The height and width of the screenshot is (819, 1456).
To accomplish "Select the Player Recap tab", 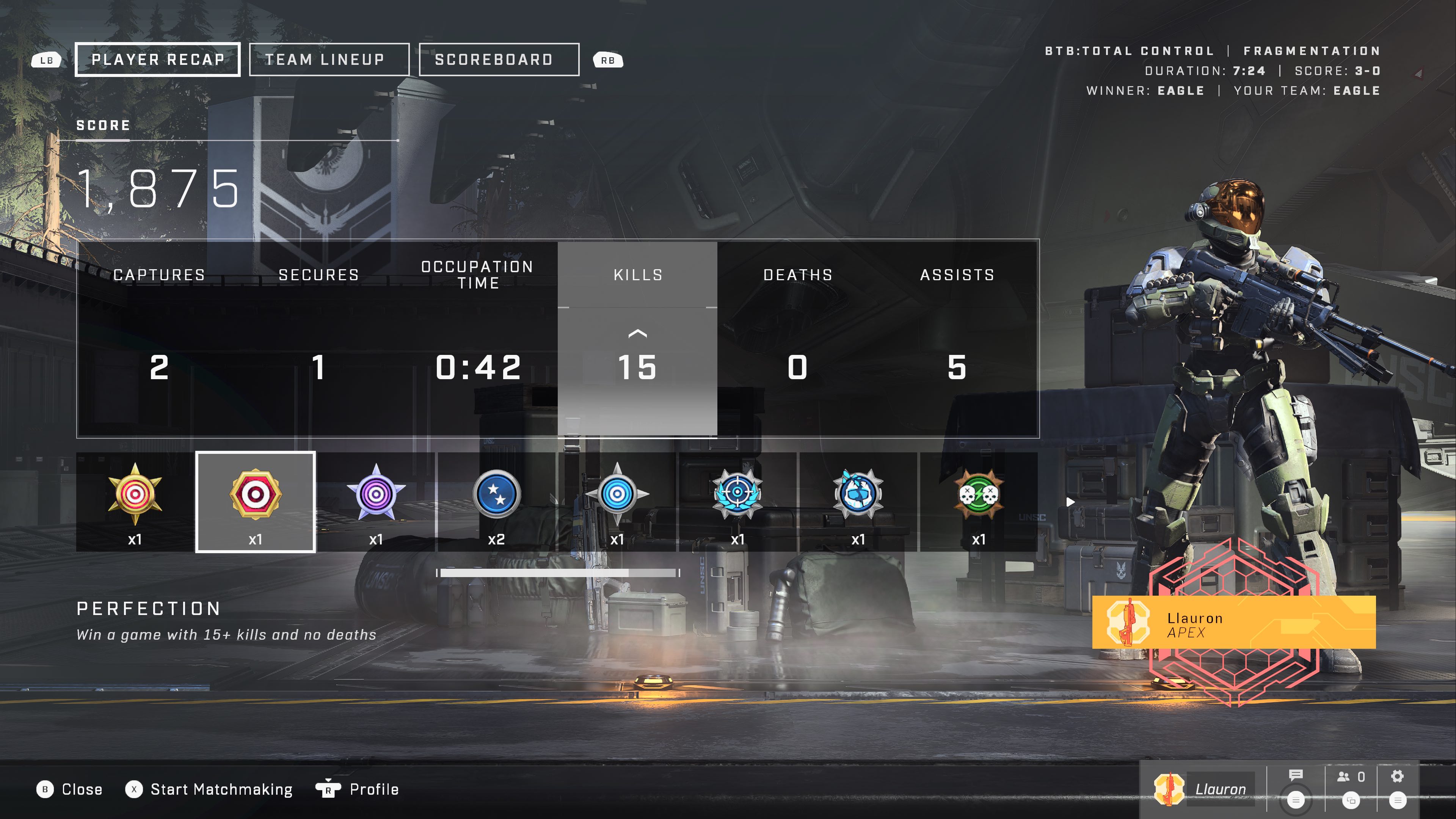I will pyautogui.click(x=158, y=60).
